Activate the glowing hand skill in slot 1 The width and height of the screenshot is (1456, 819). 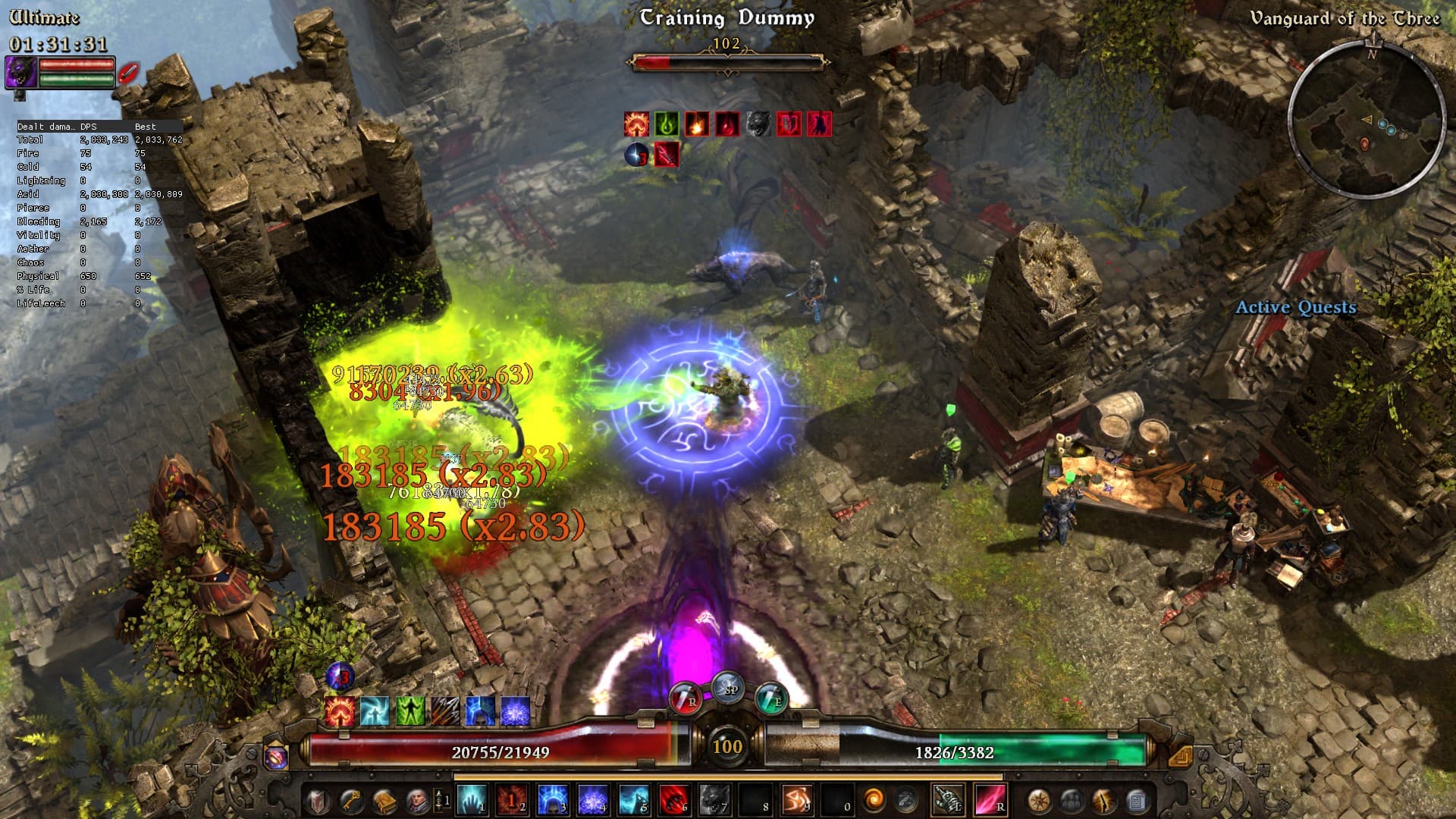pyautogui.click(x=471, y=800)
